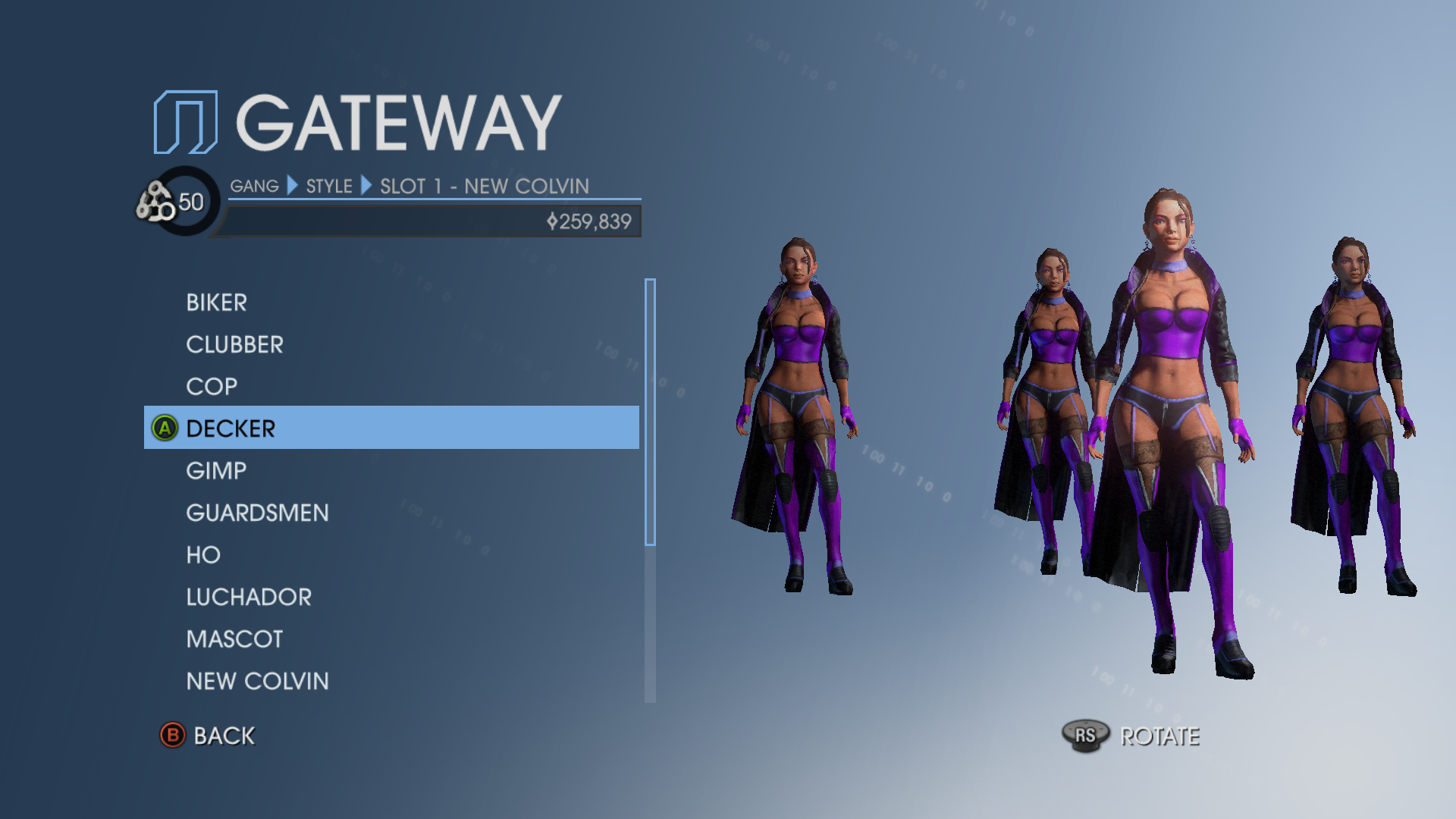Choose the Clubber style entry
The width and height of the screenshot is (1456, 819).
pos(234,345)
